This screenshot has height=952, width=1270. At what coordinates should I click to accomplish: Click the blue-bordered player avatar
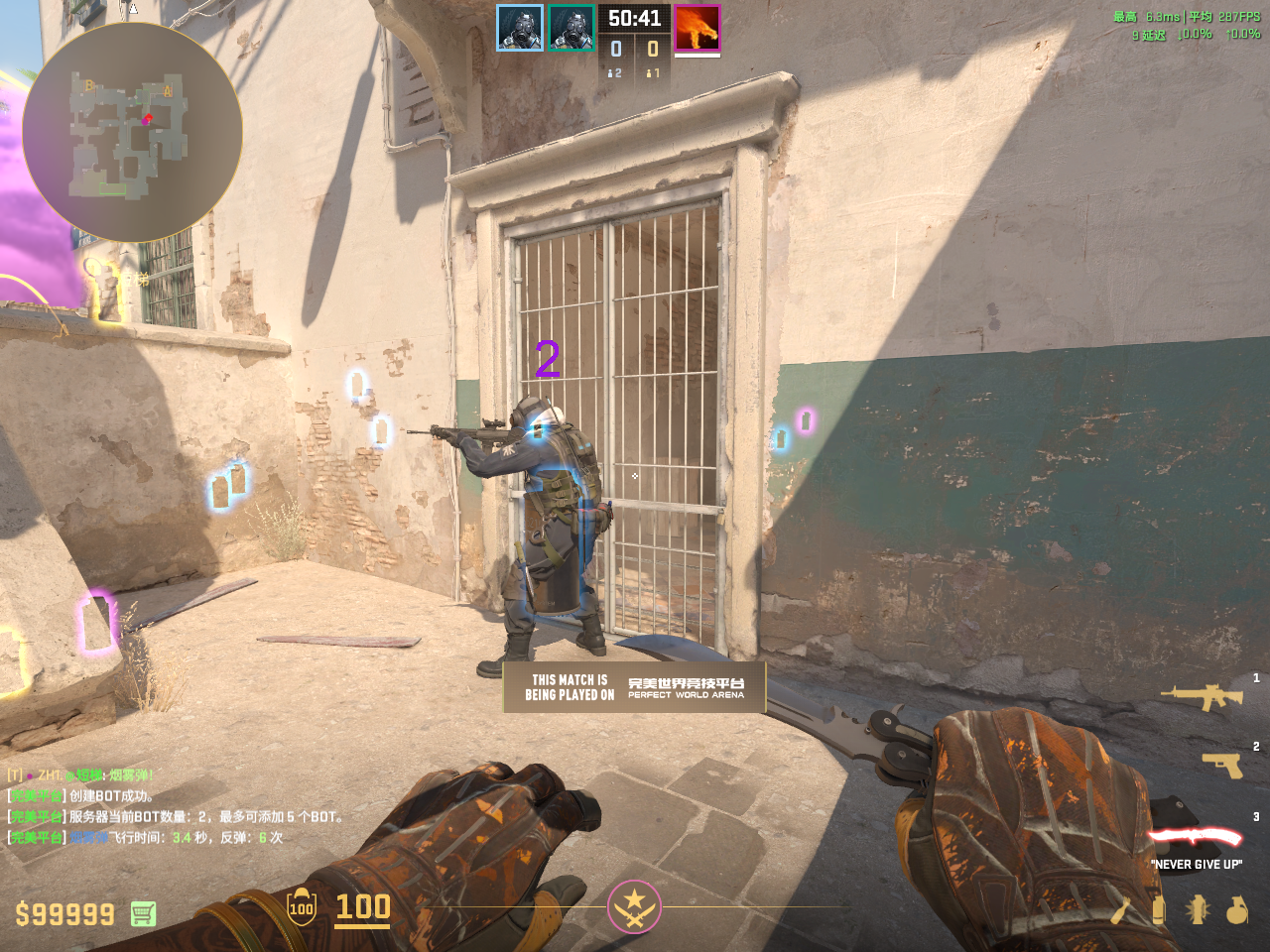(520, 28)
